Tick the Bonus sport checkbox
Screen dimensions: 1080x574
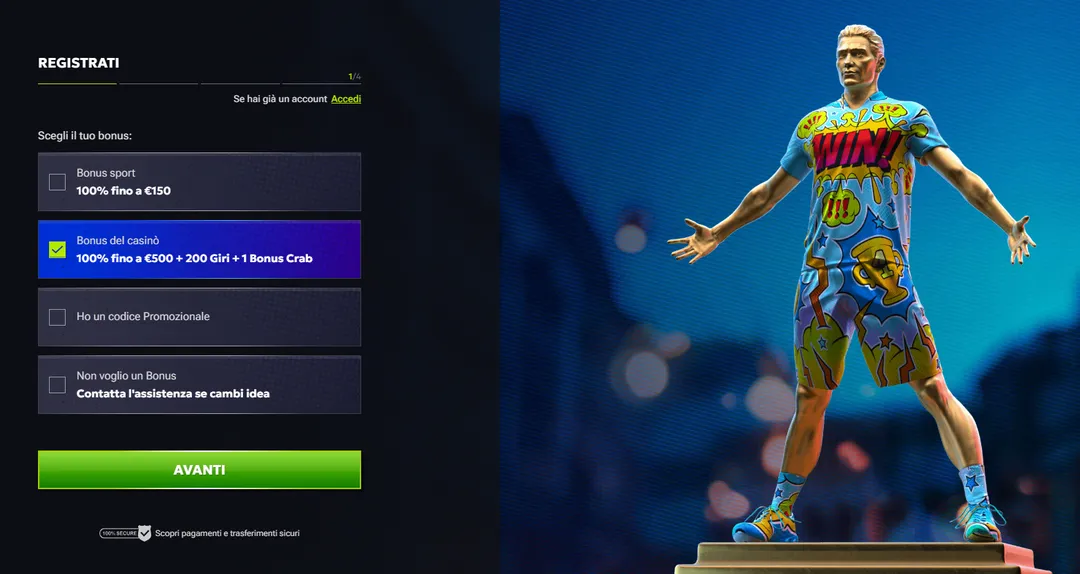point(57,182)
